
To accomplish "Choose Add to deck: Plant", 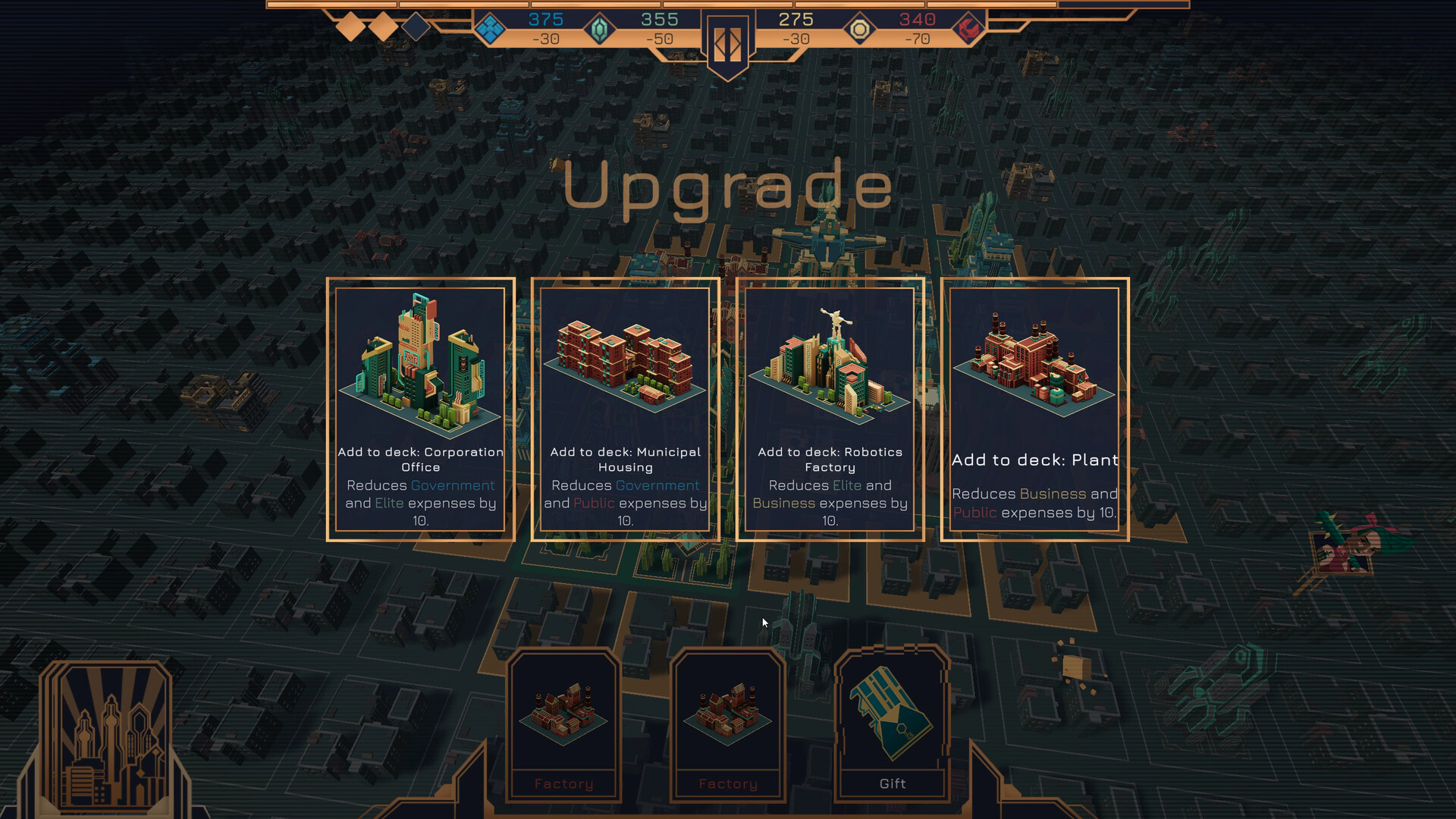I will [x=1034, y=409].
